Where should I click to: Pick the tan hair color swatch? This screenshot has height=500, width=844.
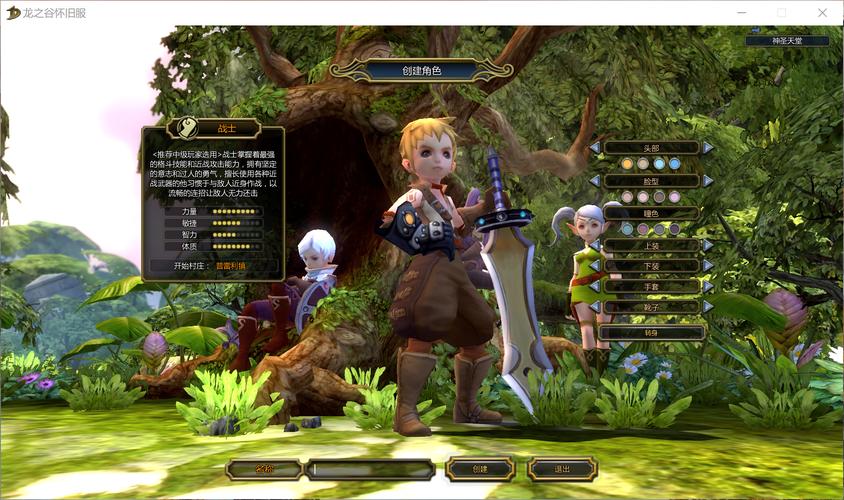[643, 164]
